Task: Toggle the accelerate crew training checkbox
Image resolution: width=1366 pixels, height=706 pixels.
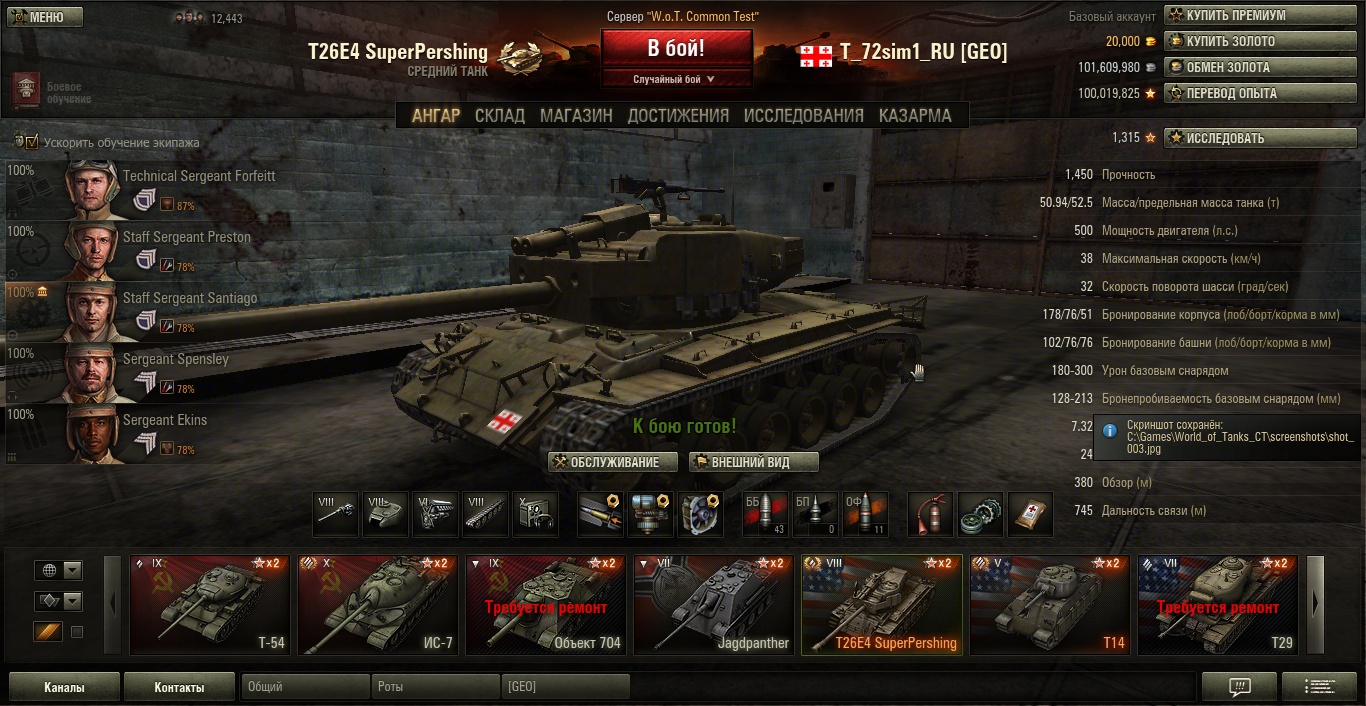Action: point(31,142)
